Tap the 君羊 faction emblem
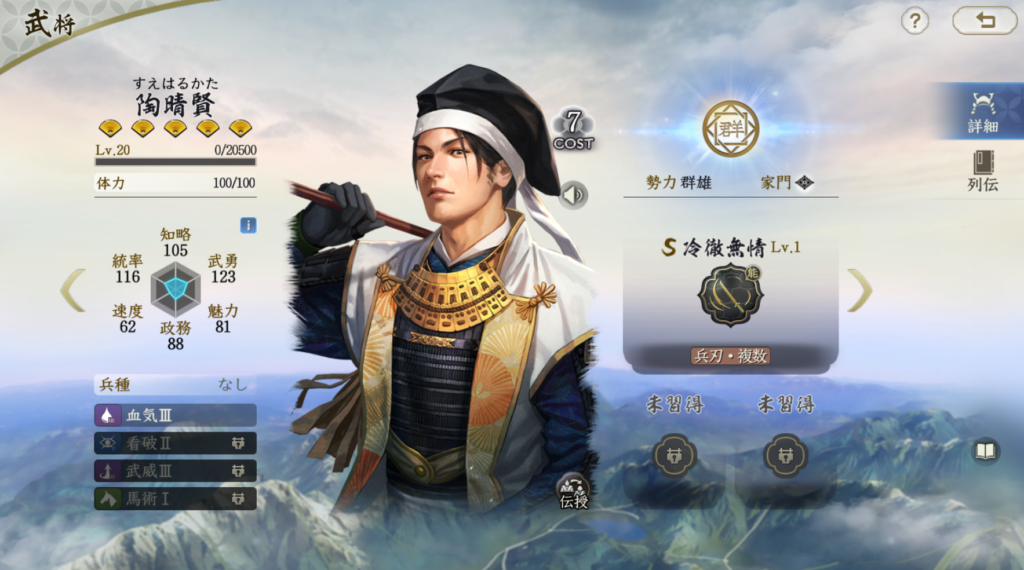1024x570 pixels. [x=730, y=129]
